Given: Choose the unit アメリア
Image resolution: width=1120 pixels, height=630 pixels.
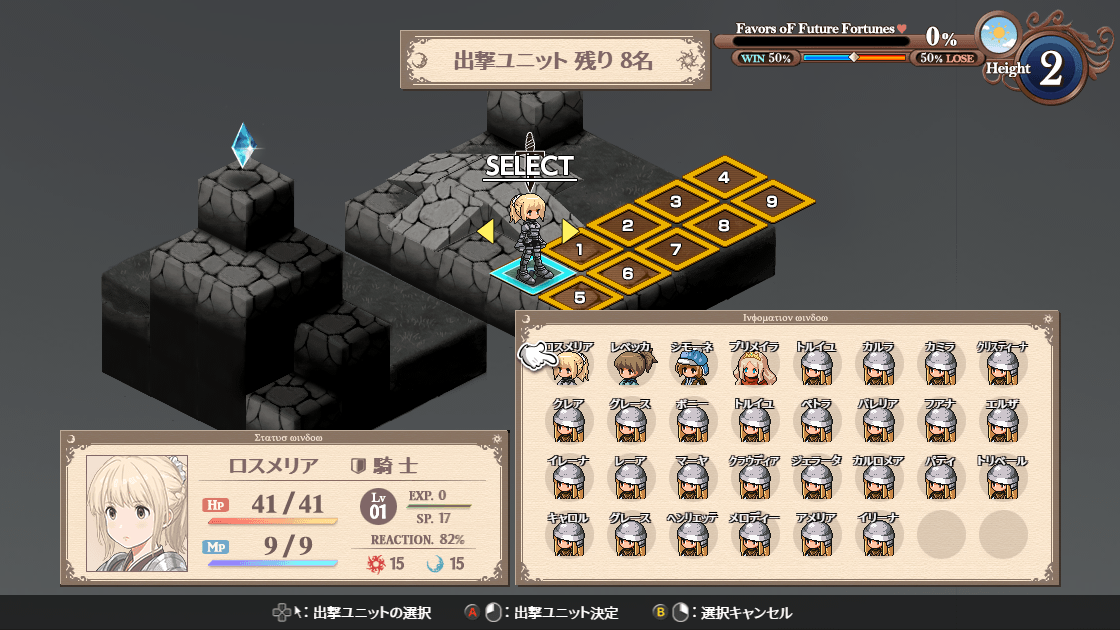Looking at the screenshot, I should pos(817,536).
